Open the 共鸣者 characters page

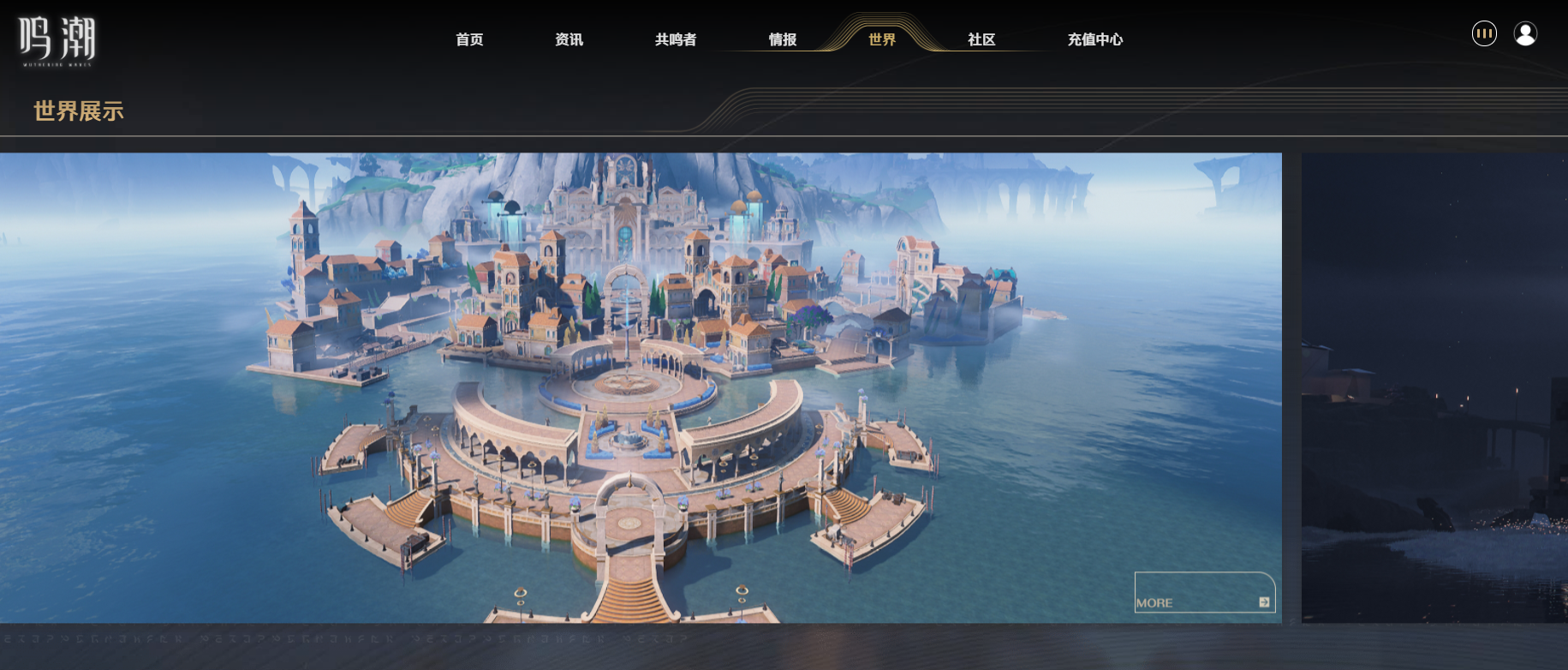(x=675, y=39)
